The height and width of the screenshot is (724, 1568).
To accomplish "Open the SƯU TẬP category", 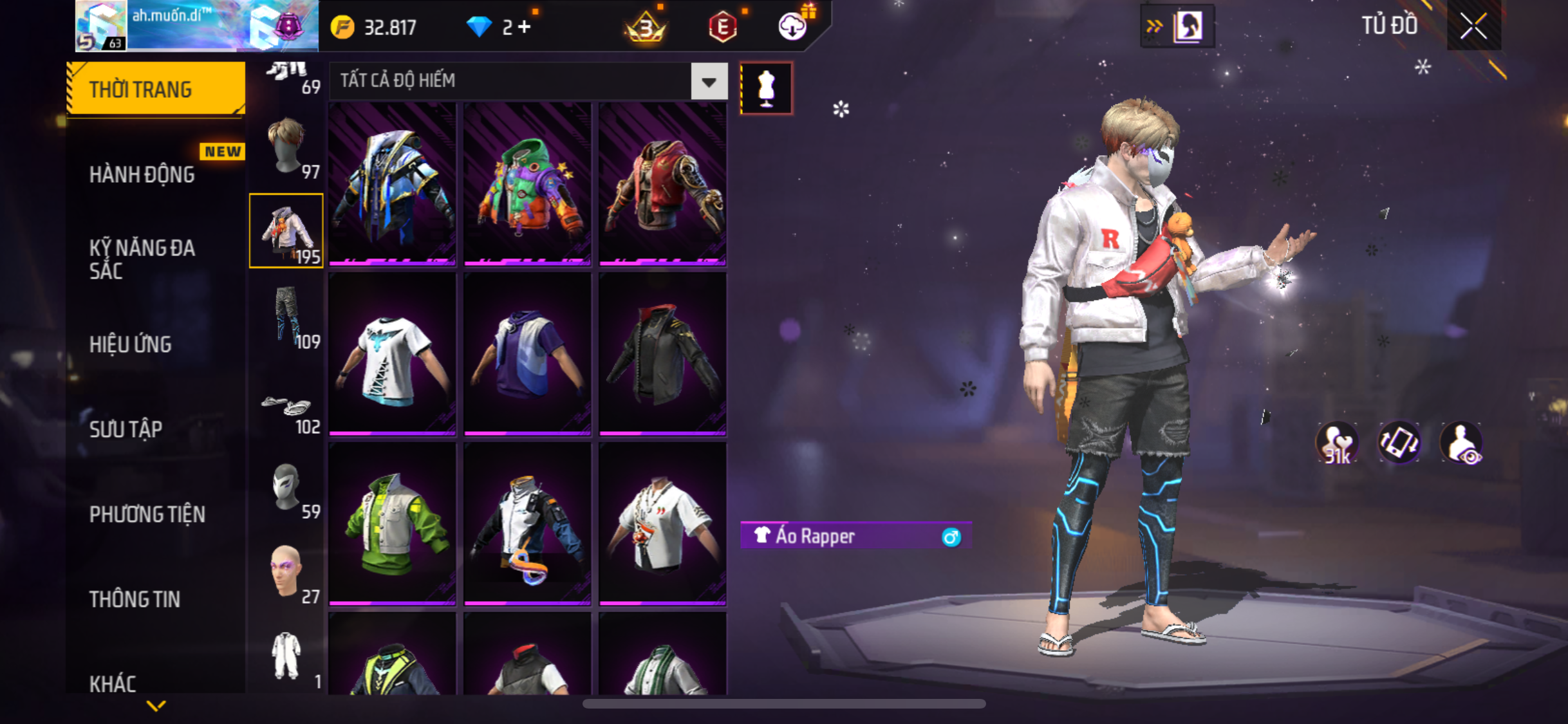I will coord(126,429).
